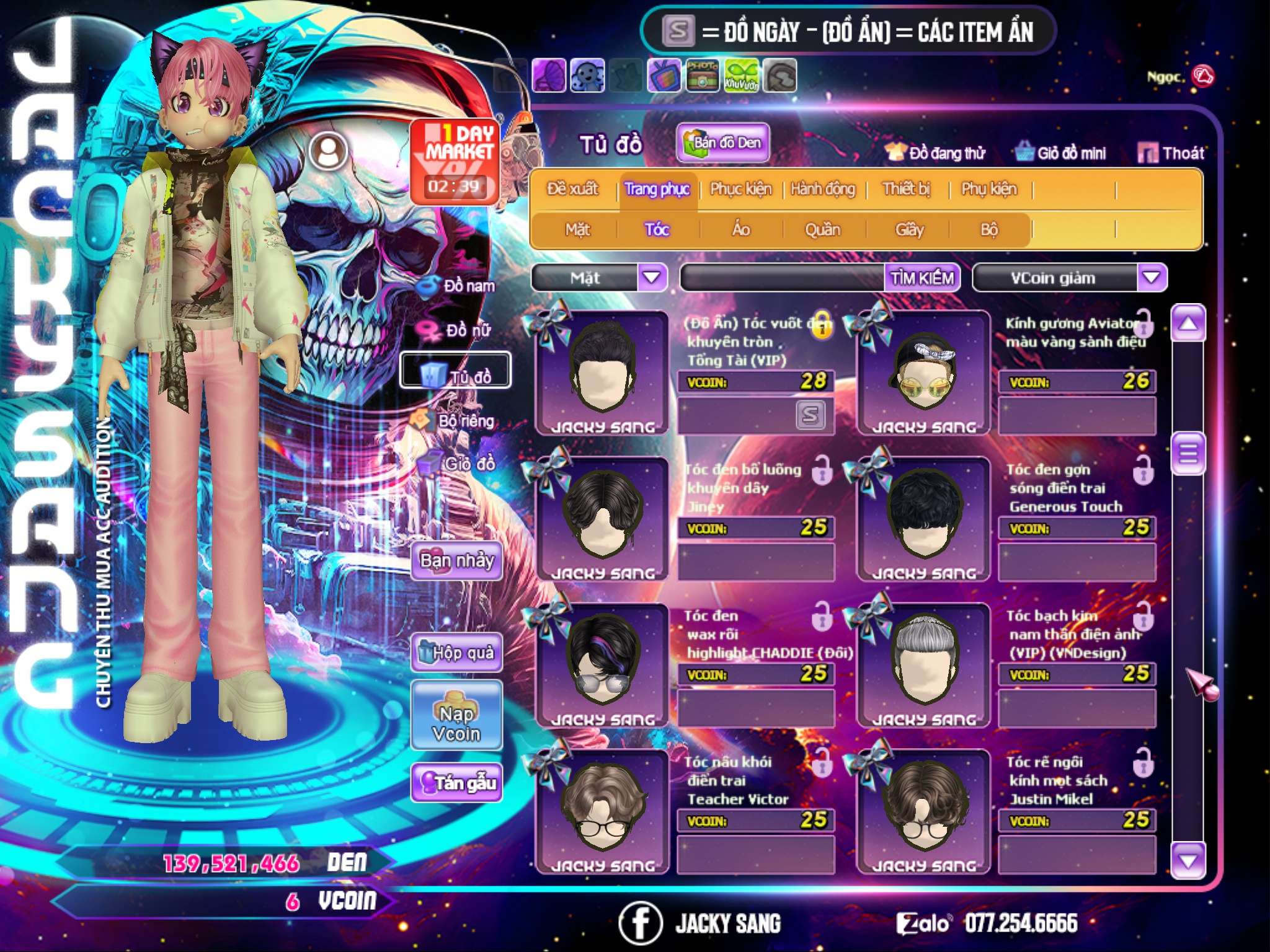Switch to the Phục kiện tab
This screenshot has height=952, width=1270.
(x=741, y=189)
